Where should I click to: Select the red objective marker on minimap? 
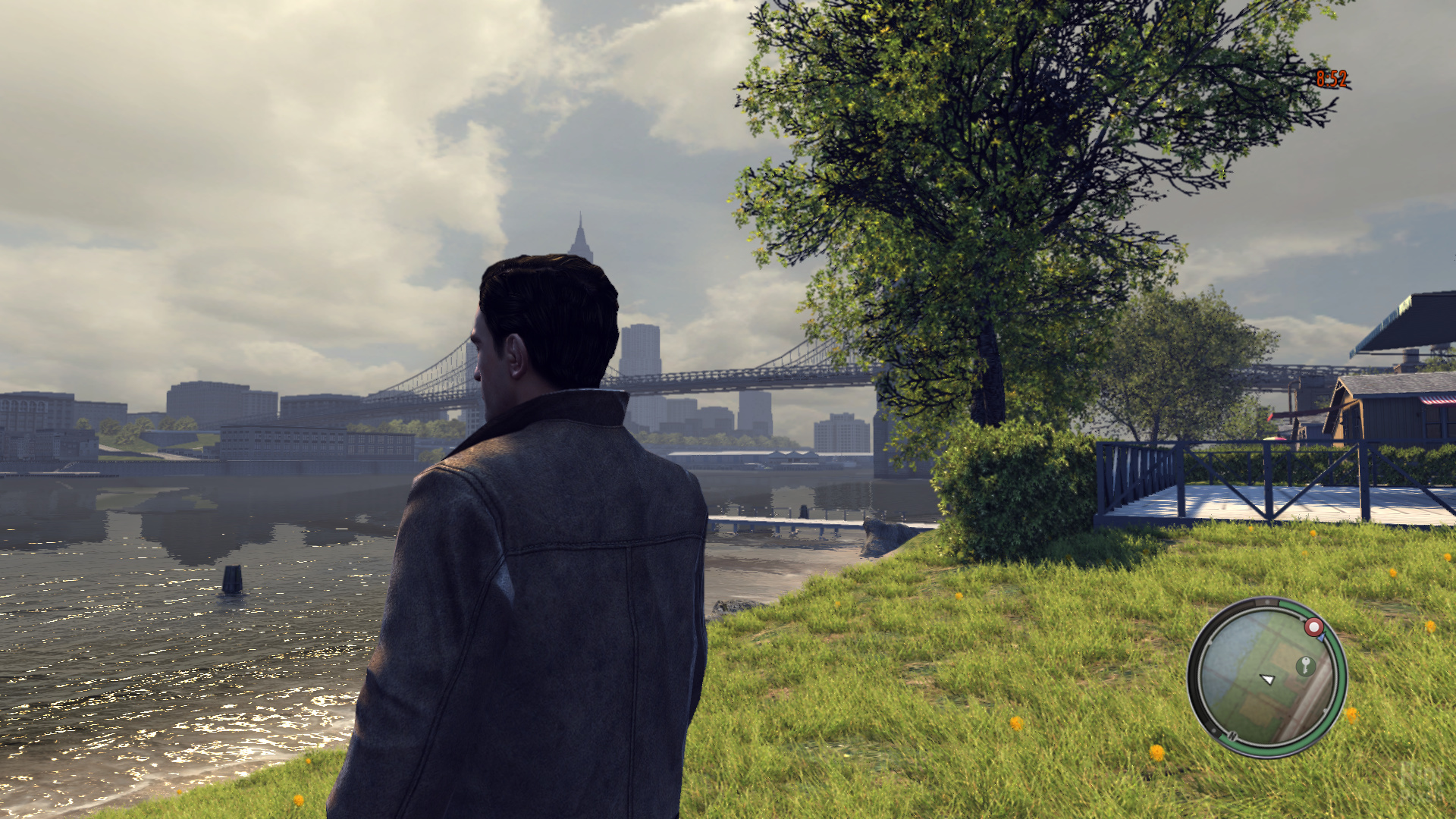click(x=1313, y=627)
